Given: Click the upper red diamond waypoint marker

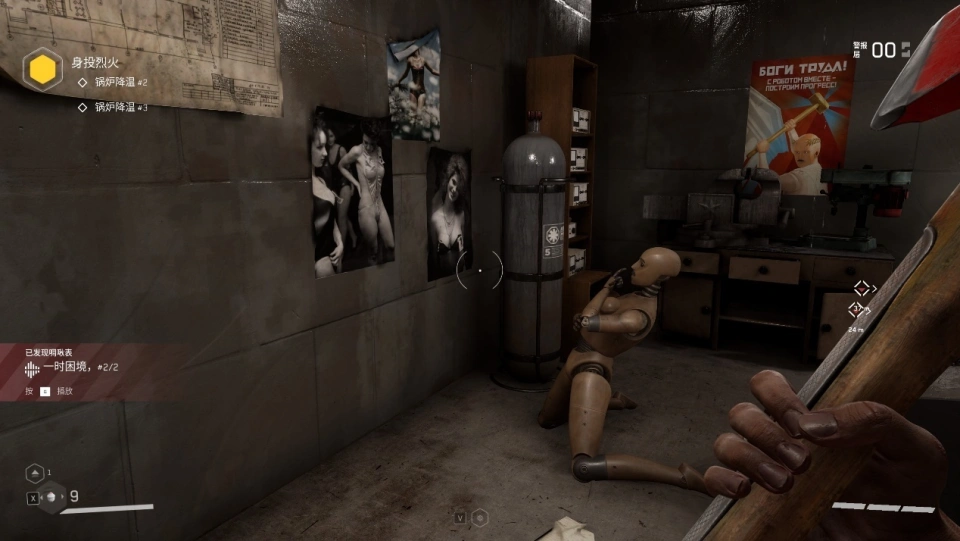Looking at the screenshot, I should click(862, 288).
